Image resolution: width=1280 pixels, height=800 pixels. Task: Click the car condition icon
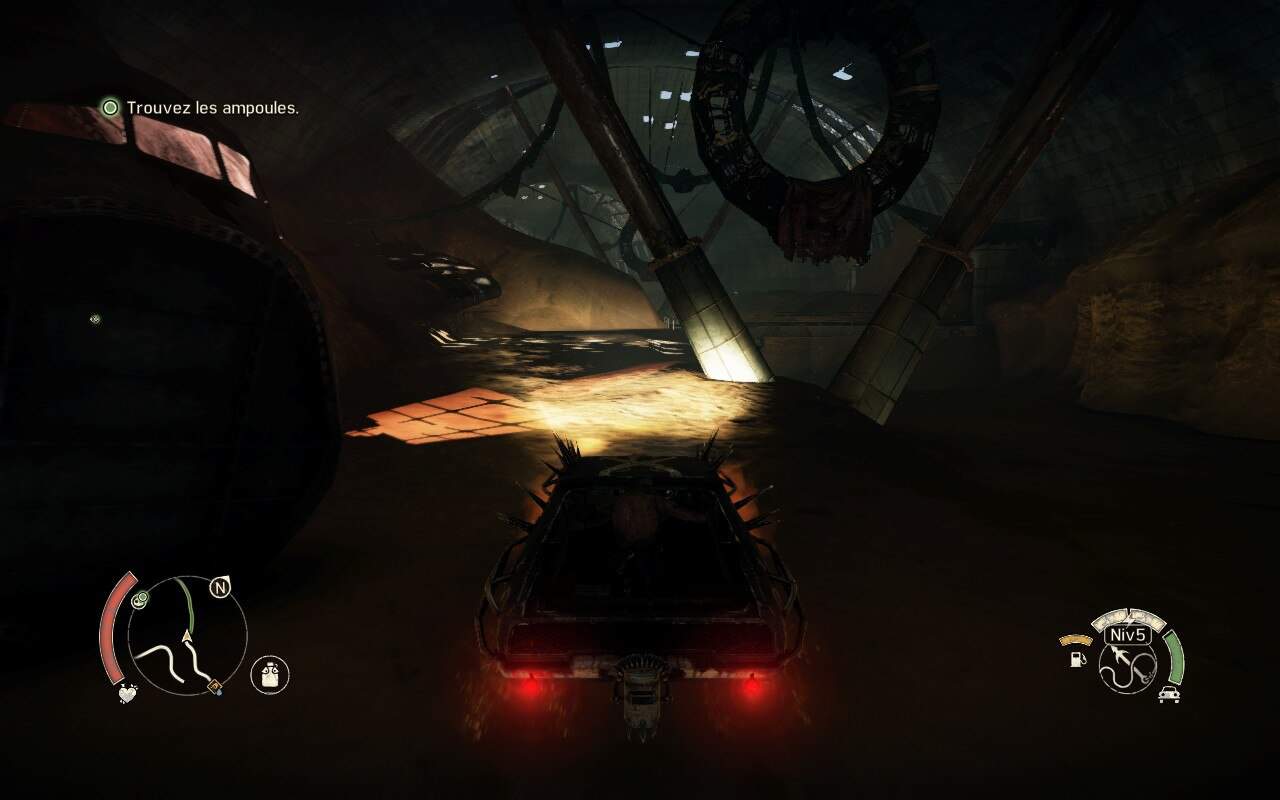click(x=1167, y=695)
